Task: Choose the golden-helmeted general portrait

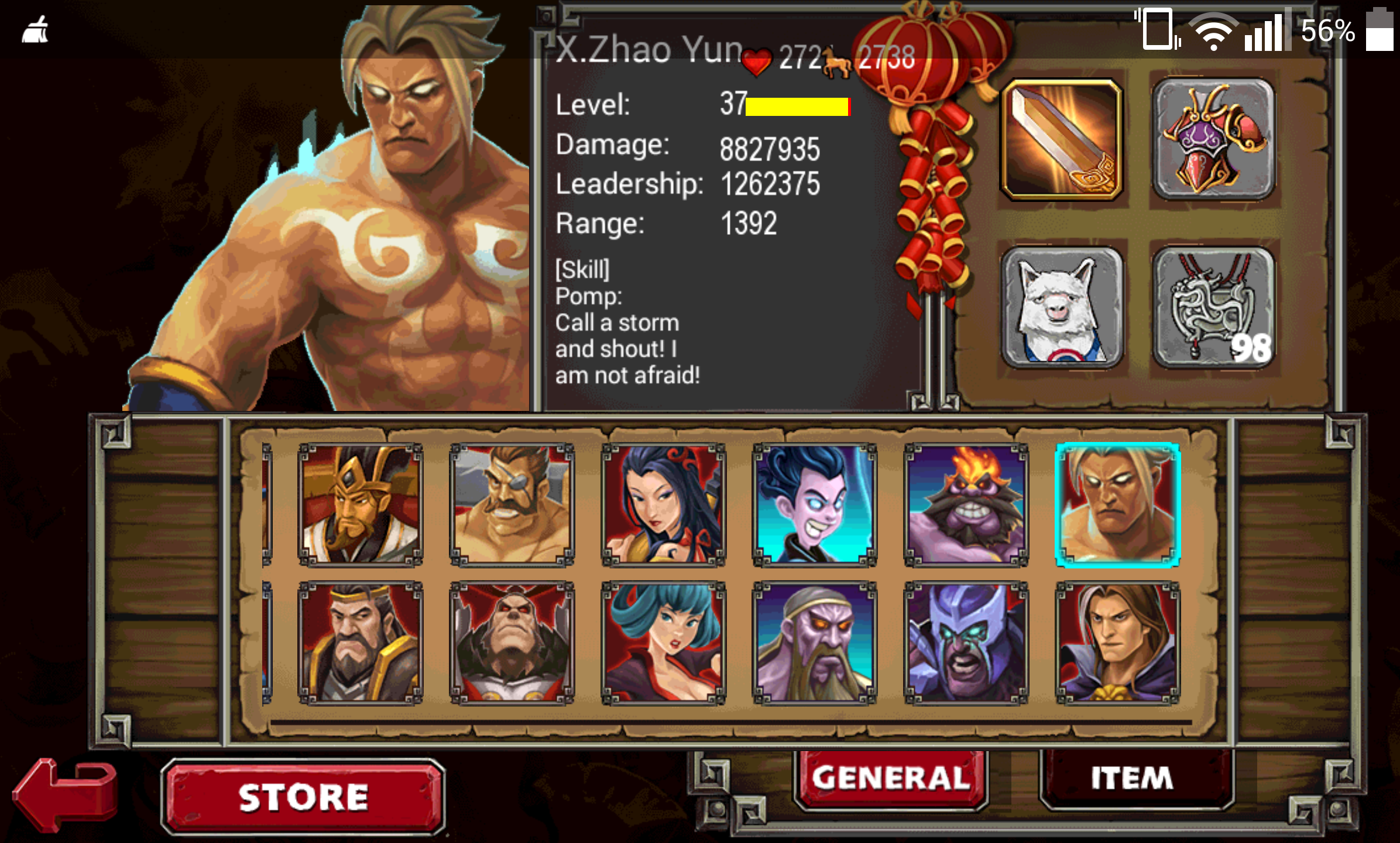Action: tap(361, 505)
